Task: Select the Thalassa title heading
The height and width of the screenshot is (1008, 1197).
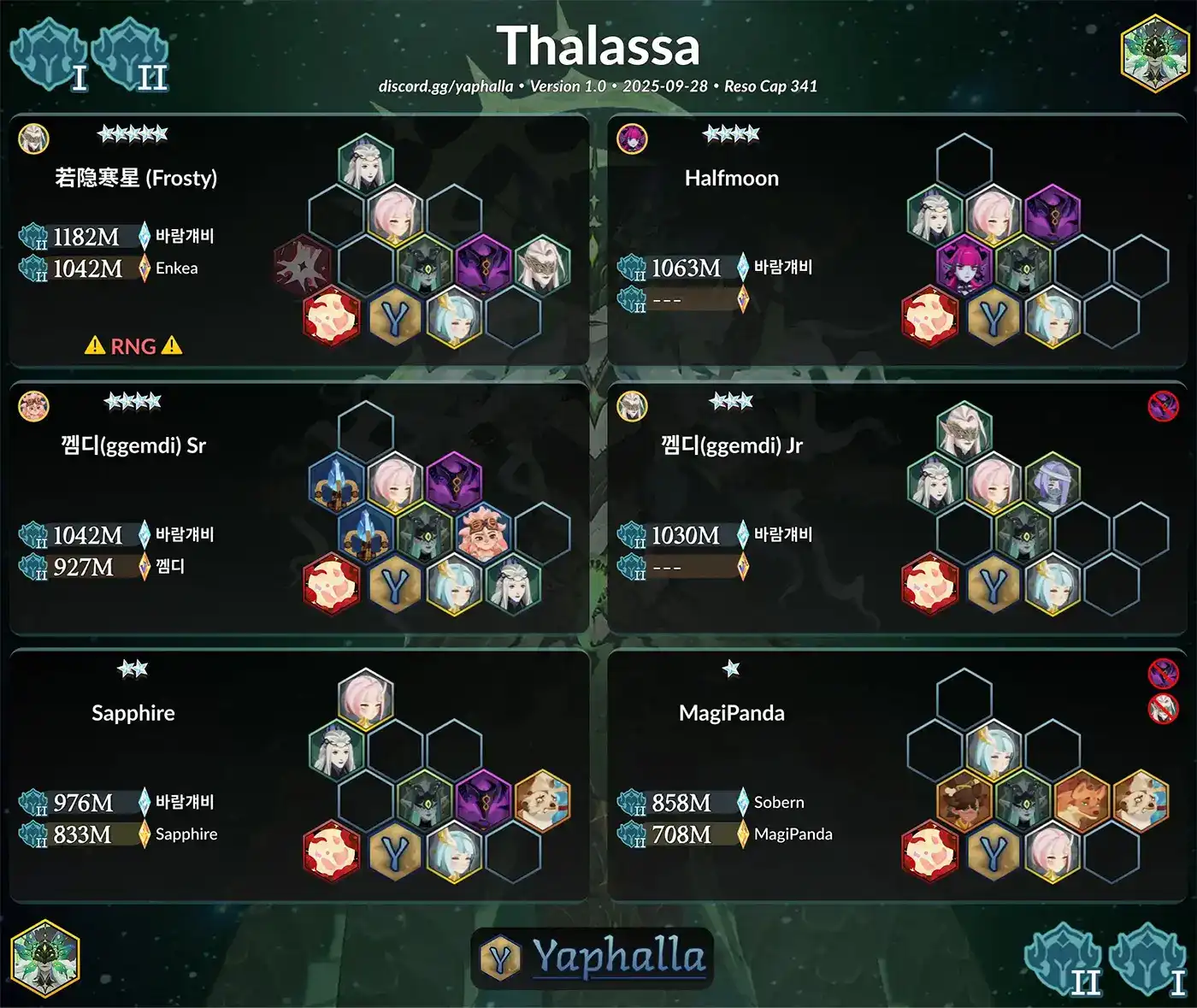Action: 598,46
